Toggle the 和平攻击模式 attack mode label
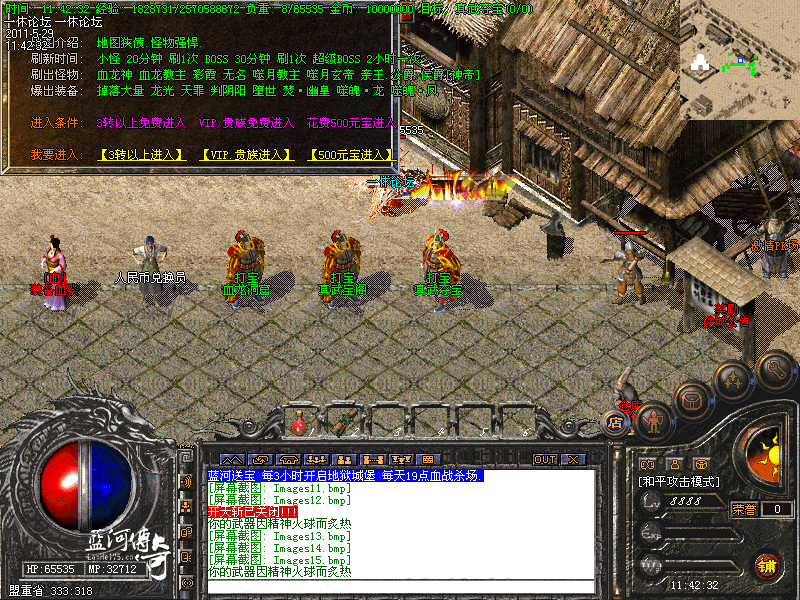The height and width of the screenshot is (600, 800). coord(680,481)
